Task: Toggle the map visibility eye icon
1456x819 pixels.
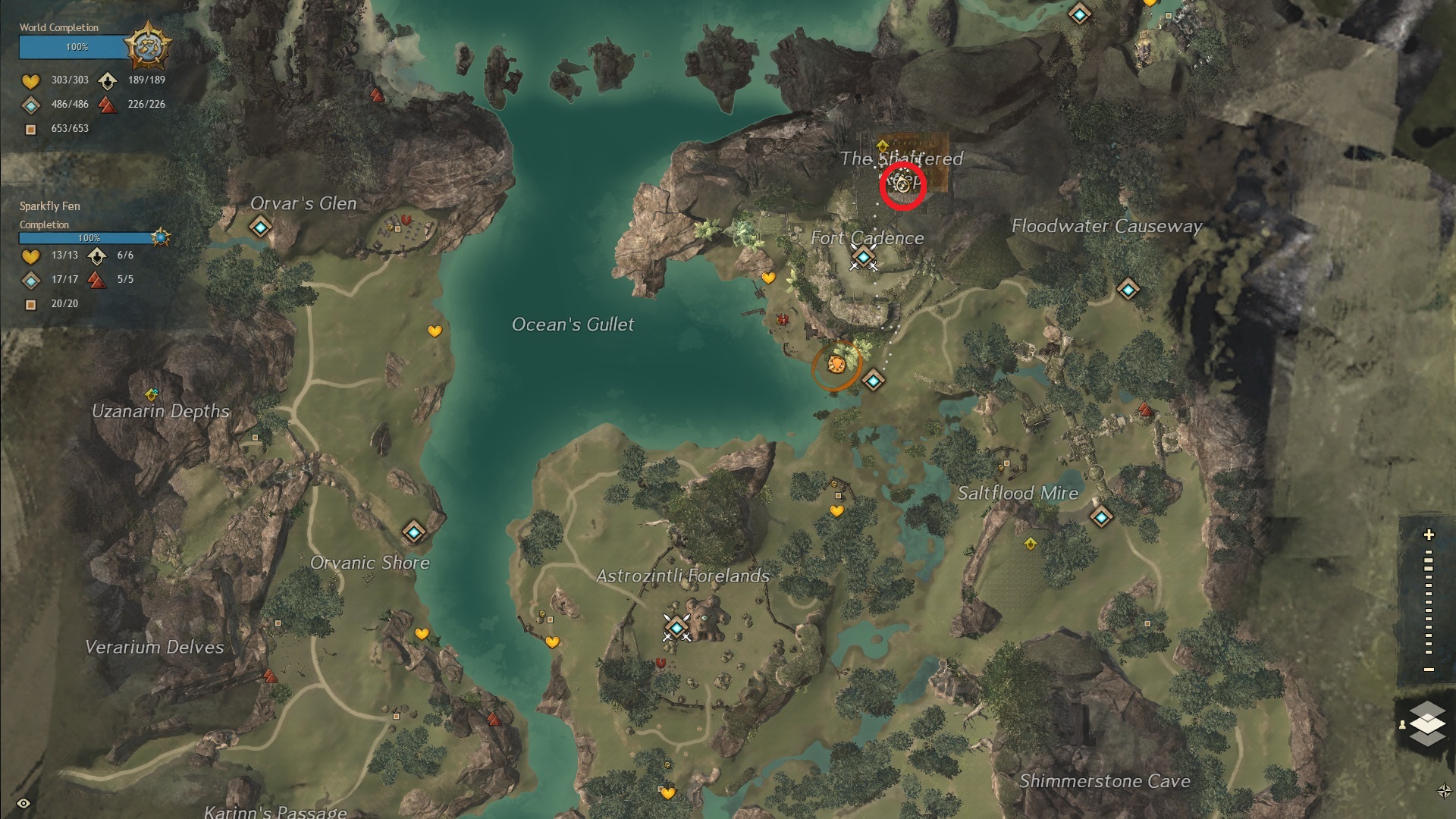Action: (24, 803)
